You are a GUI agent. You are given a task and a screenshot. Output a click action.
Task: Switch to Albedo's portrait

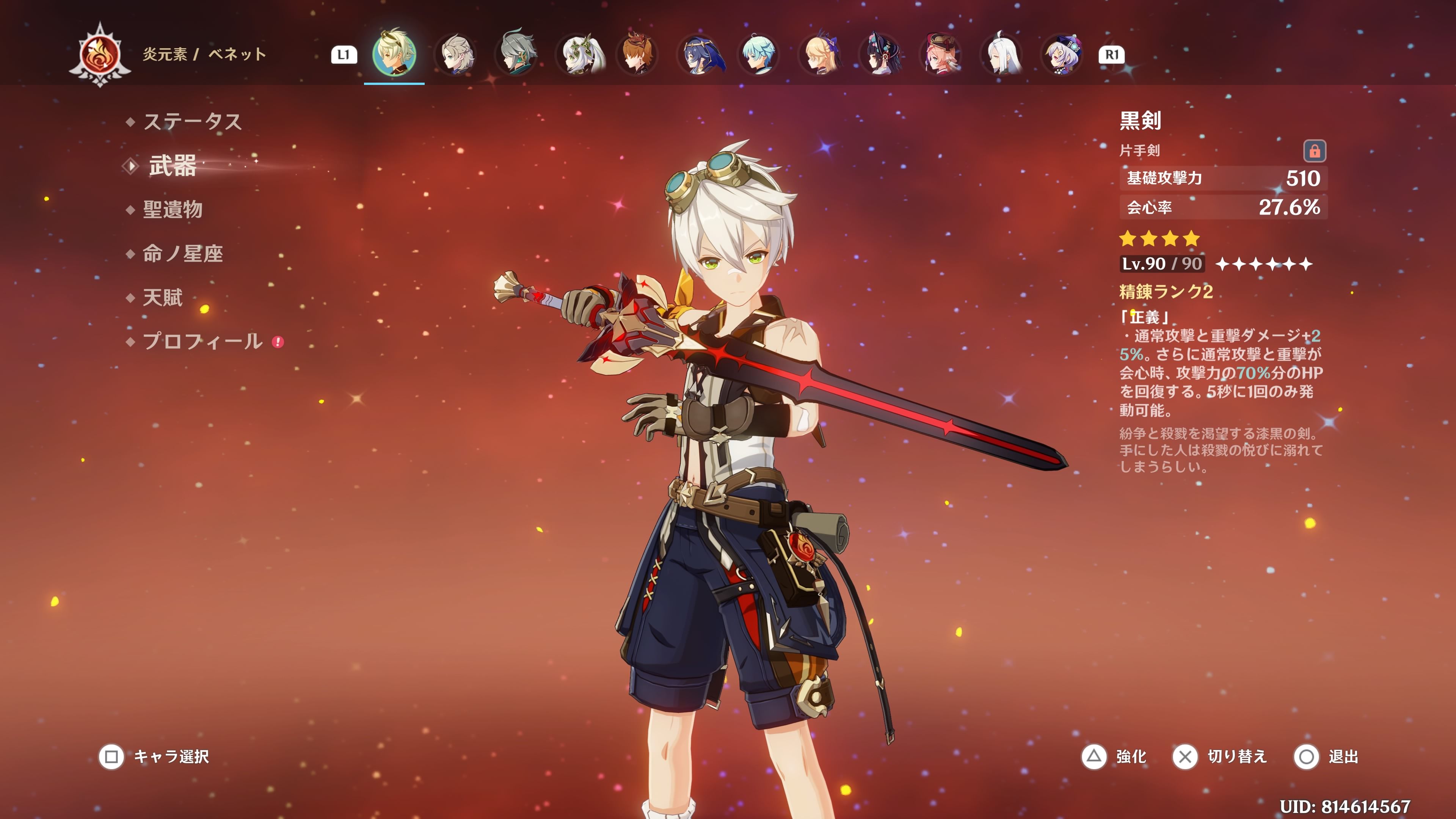[x=455, y=55]
